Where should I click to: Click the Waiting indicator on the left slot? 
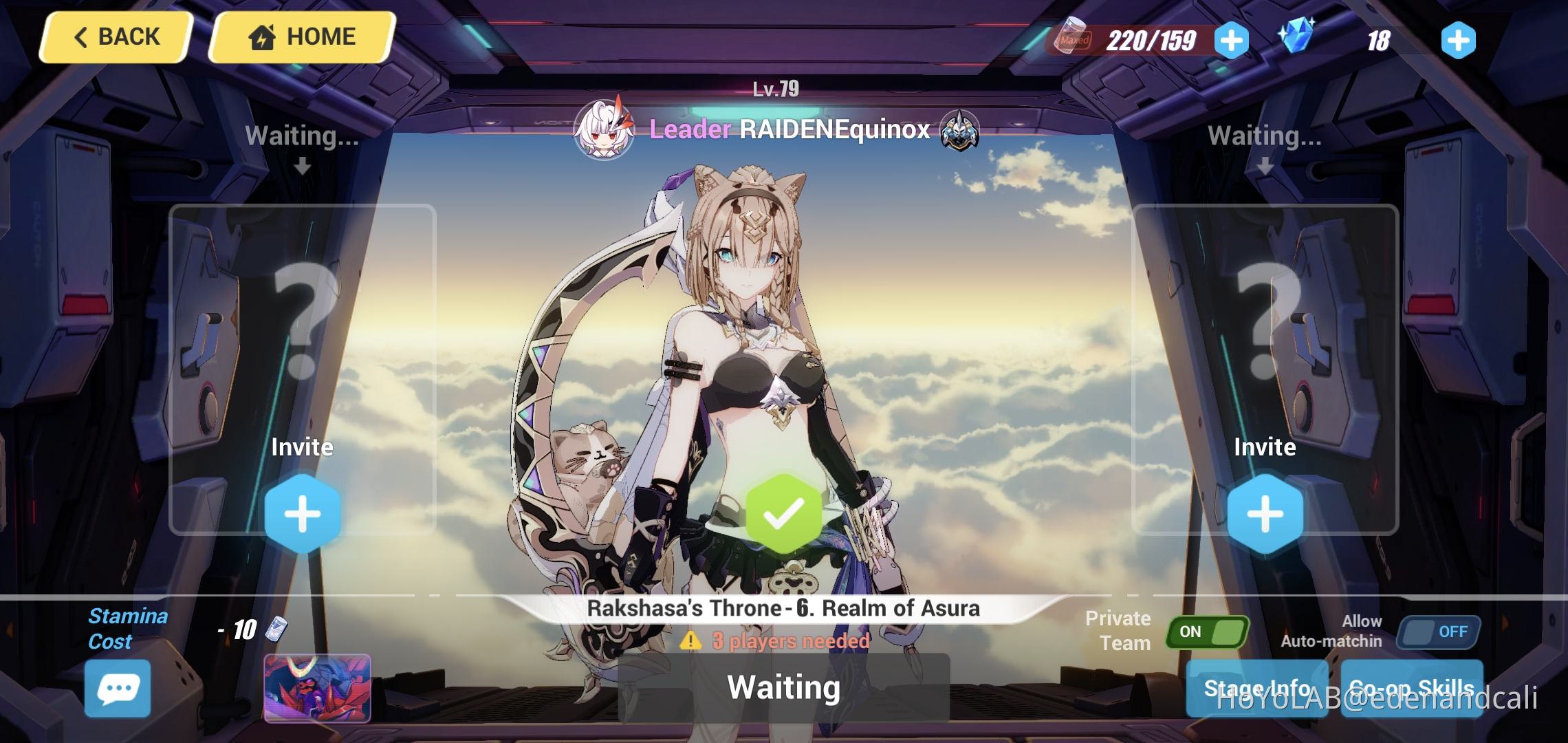pos(301,136)
